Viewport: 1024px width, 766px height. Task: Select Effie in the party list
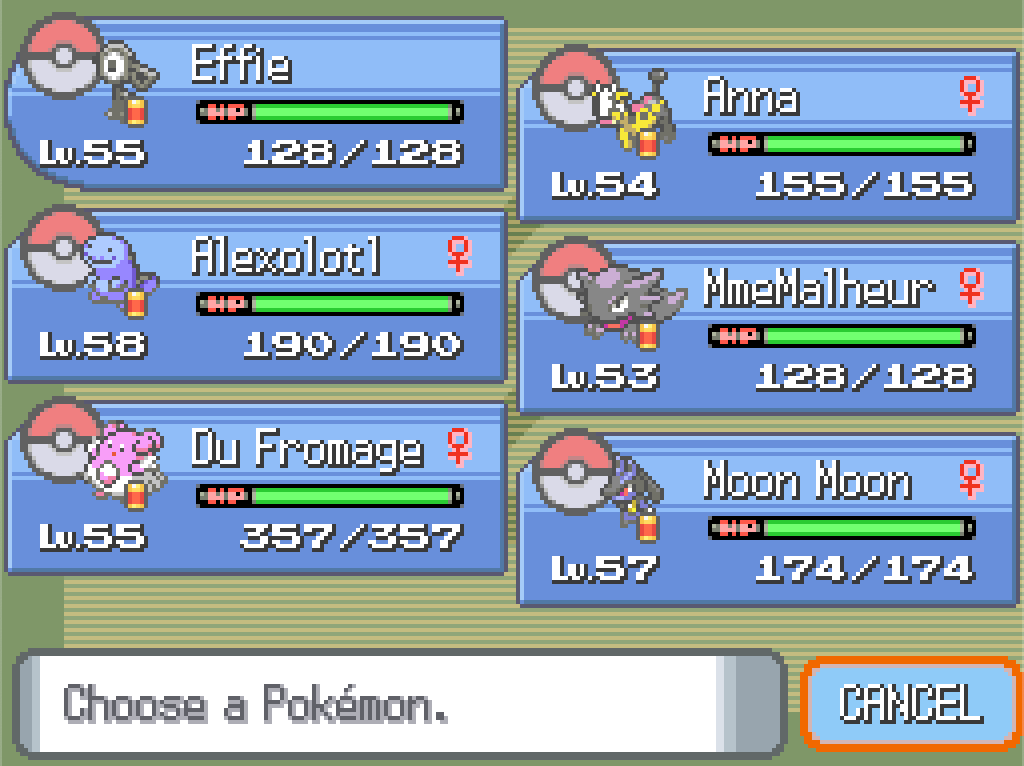point(258,105)
